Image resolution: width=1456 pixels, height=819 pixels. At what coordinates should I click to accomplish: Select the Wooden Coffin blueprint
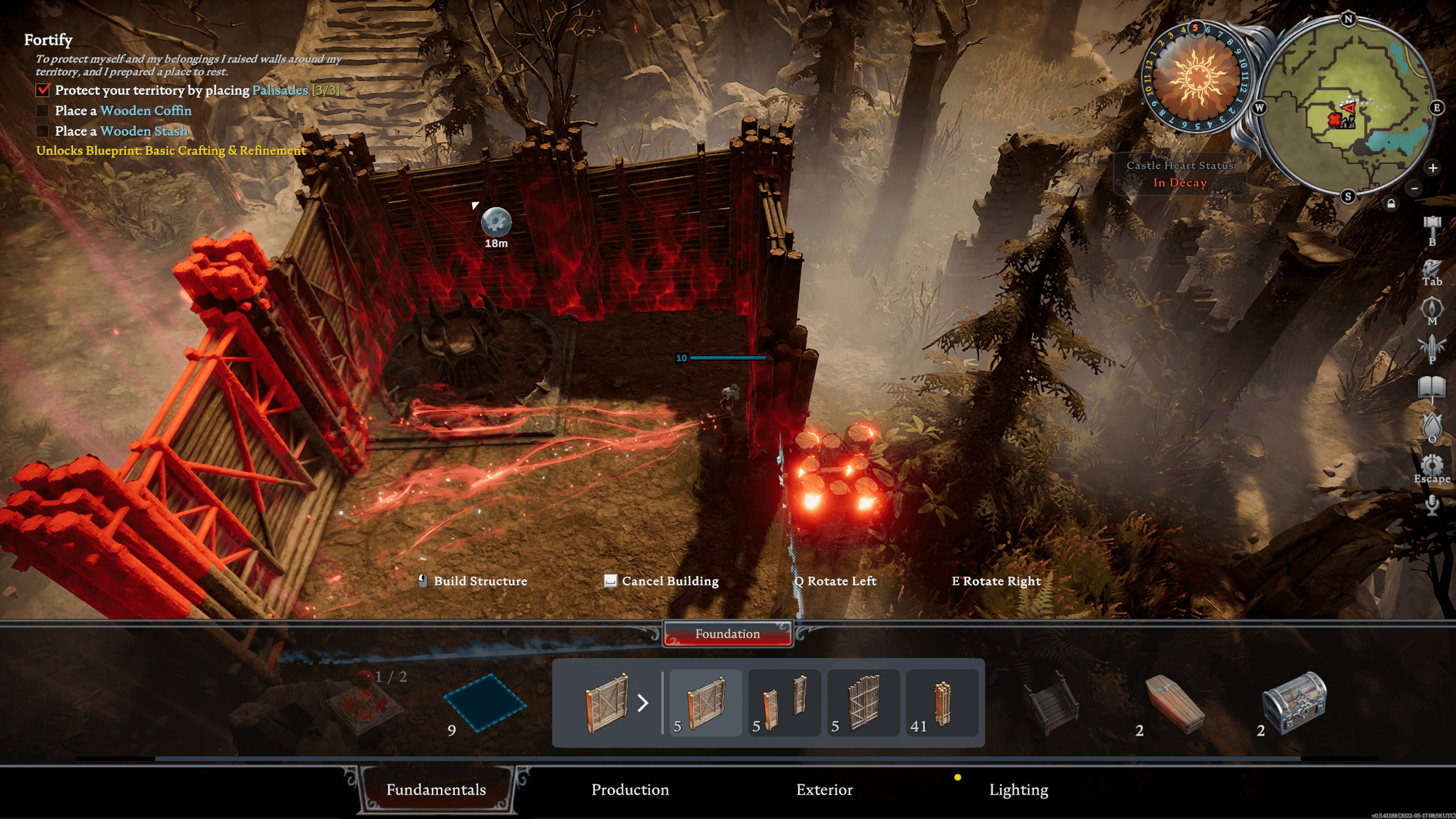pos(1174,702)
